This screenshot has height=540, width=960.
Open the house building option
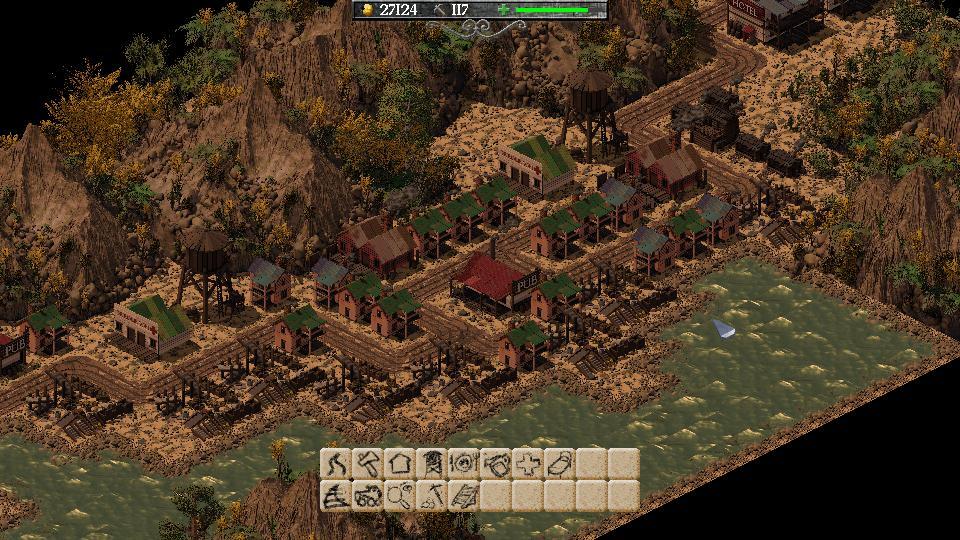[x=399, y=464]
